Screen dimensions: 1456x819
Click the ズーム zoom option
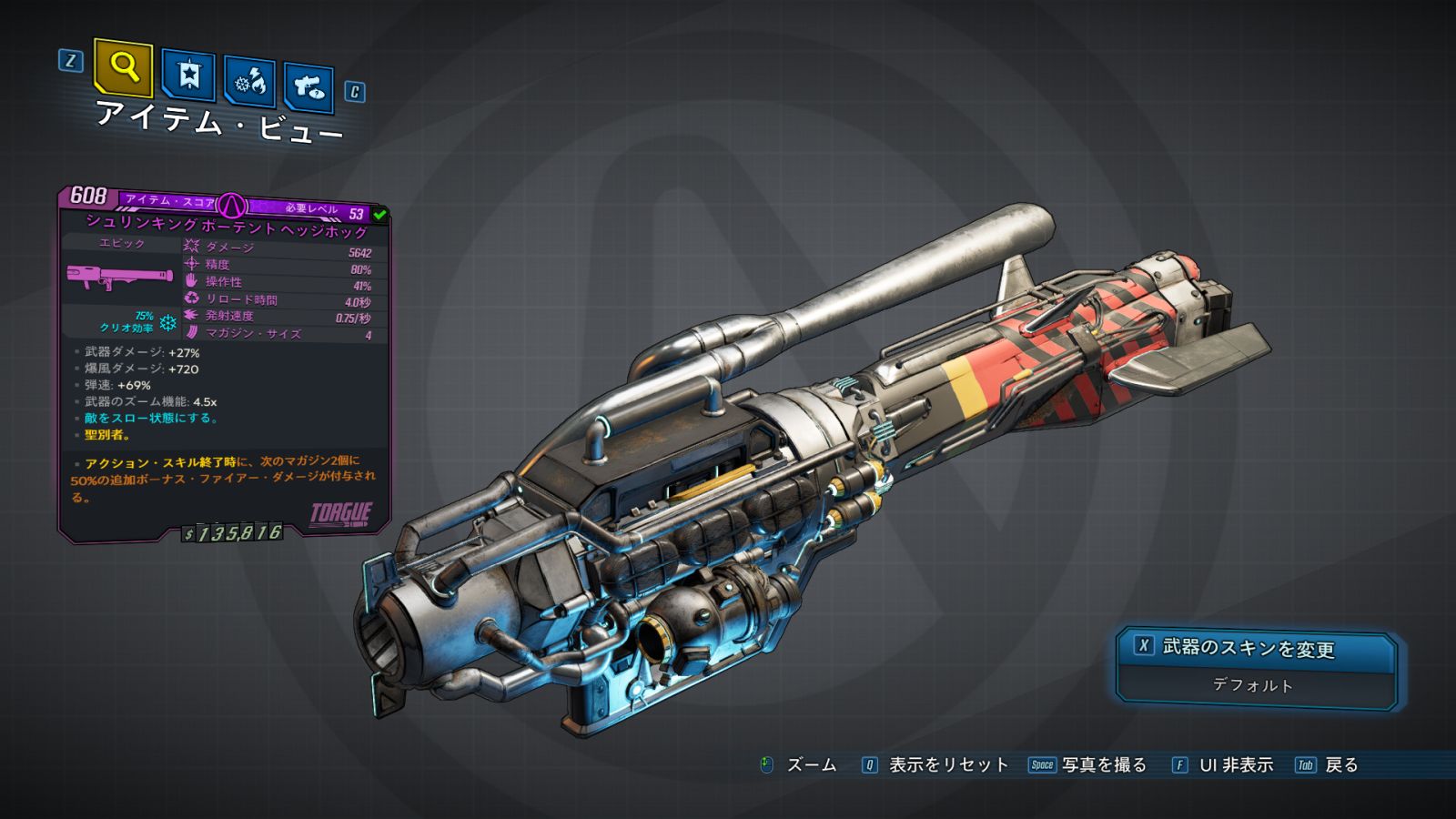tap(798, 765)
